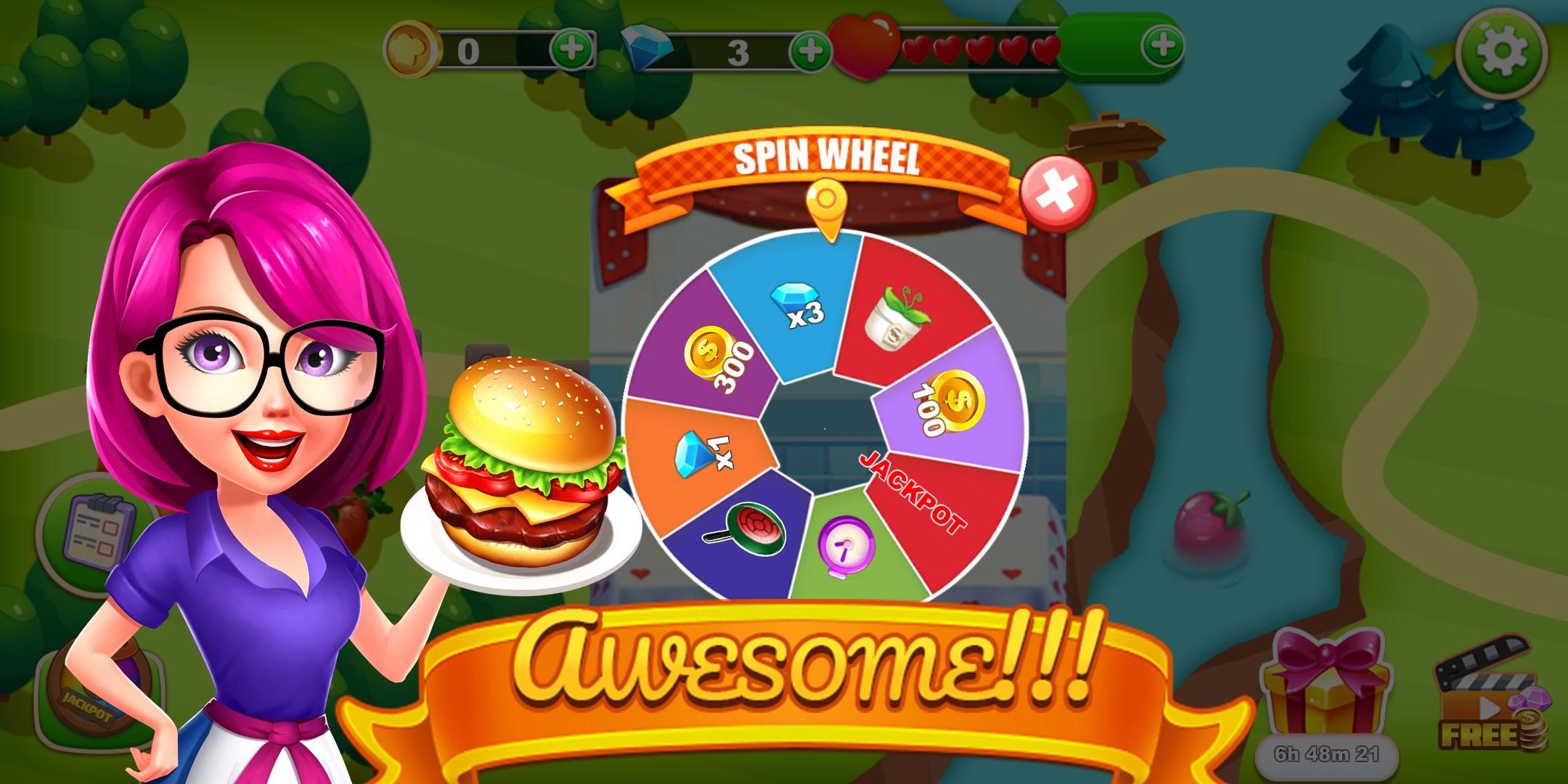Refill hearts using the lives progress bar
This screenshot has height=784, width=1568.
980,49
